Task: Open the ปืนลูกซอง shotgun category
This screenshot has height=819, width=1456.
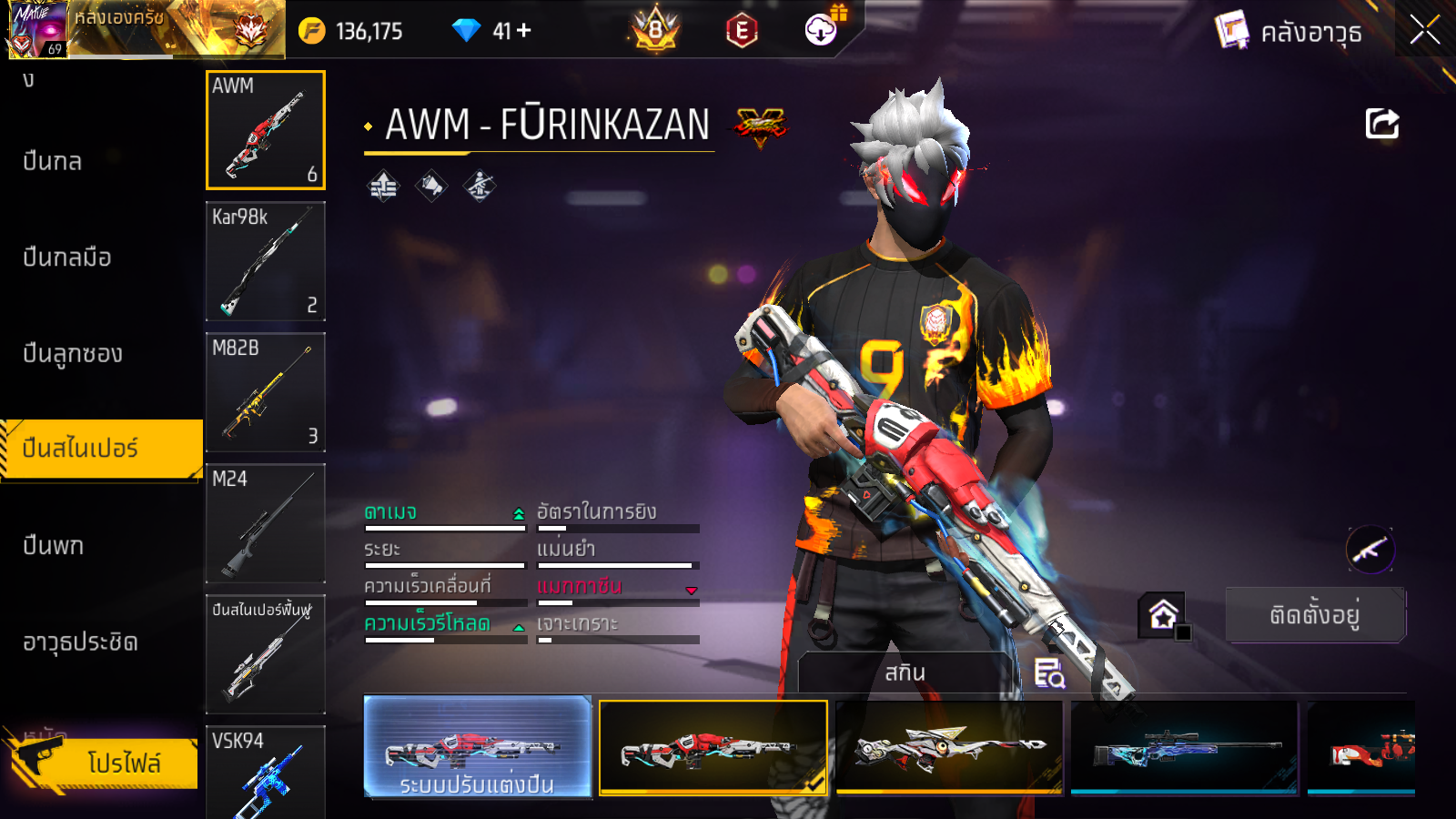Action: [73, 354]
